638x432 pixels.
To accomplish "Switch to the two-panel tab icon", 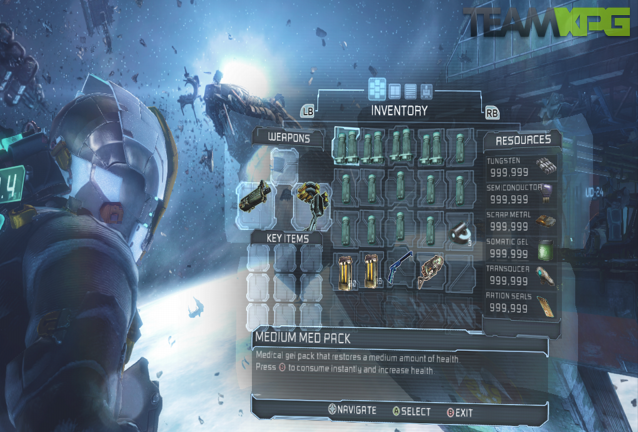I will (x=395, y=91).
